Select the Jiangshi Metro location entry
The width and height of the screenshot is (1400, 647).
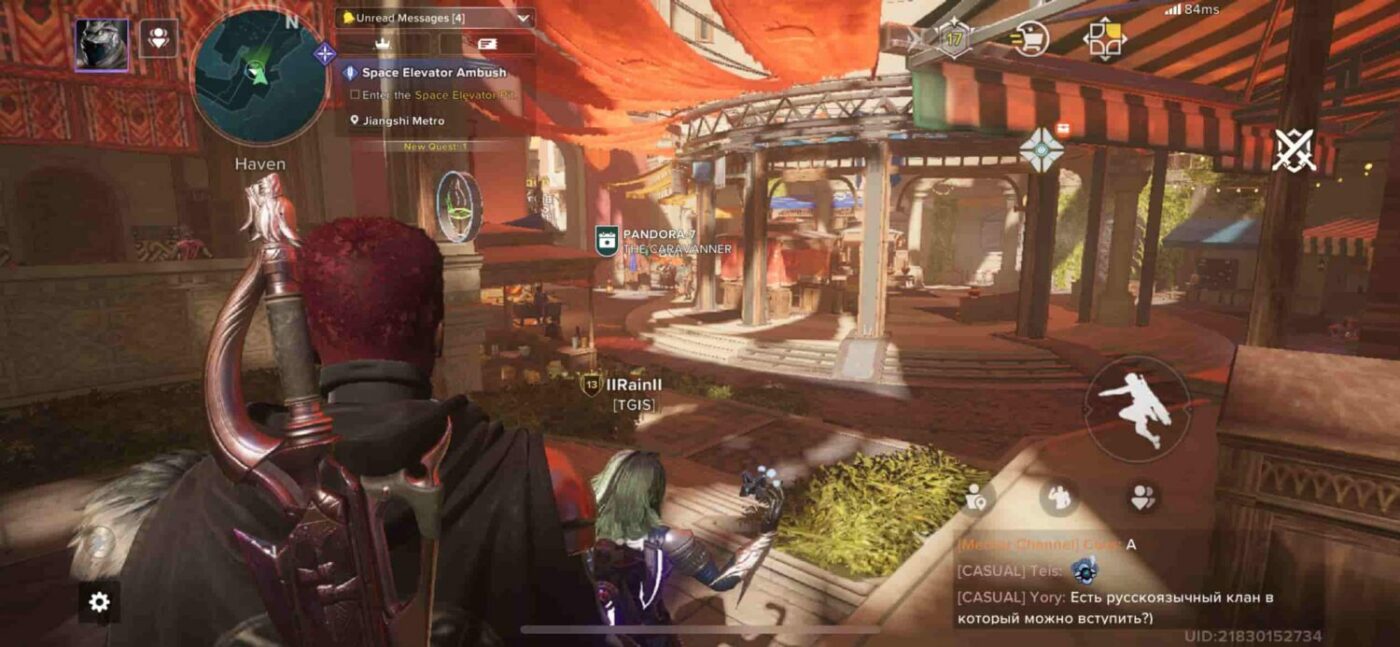(403, 121)
